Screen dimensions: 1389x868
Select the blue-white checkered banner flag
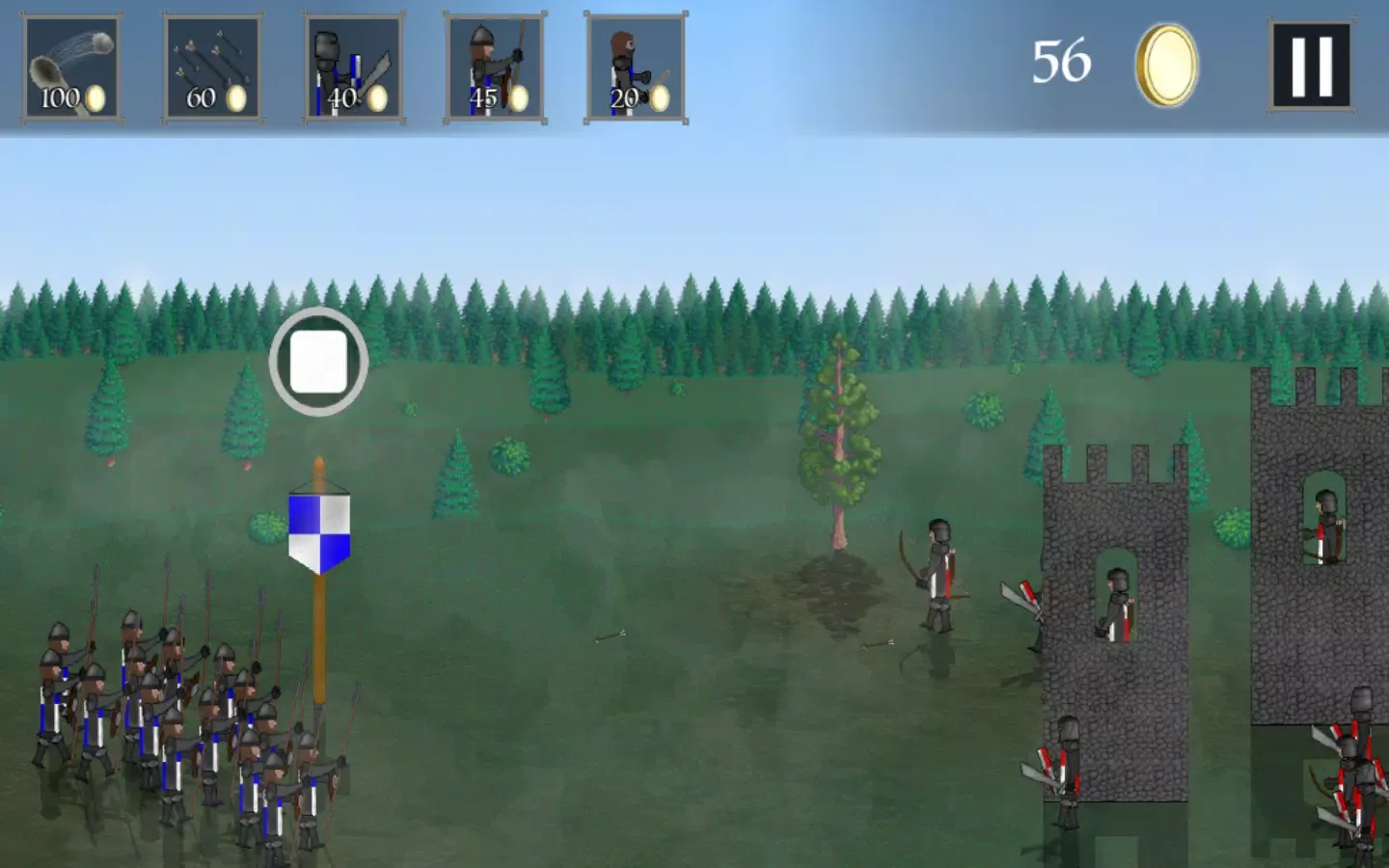[x=318, y=529]
